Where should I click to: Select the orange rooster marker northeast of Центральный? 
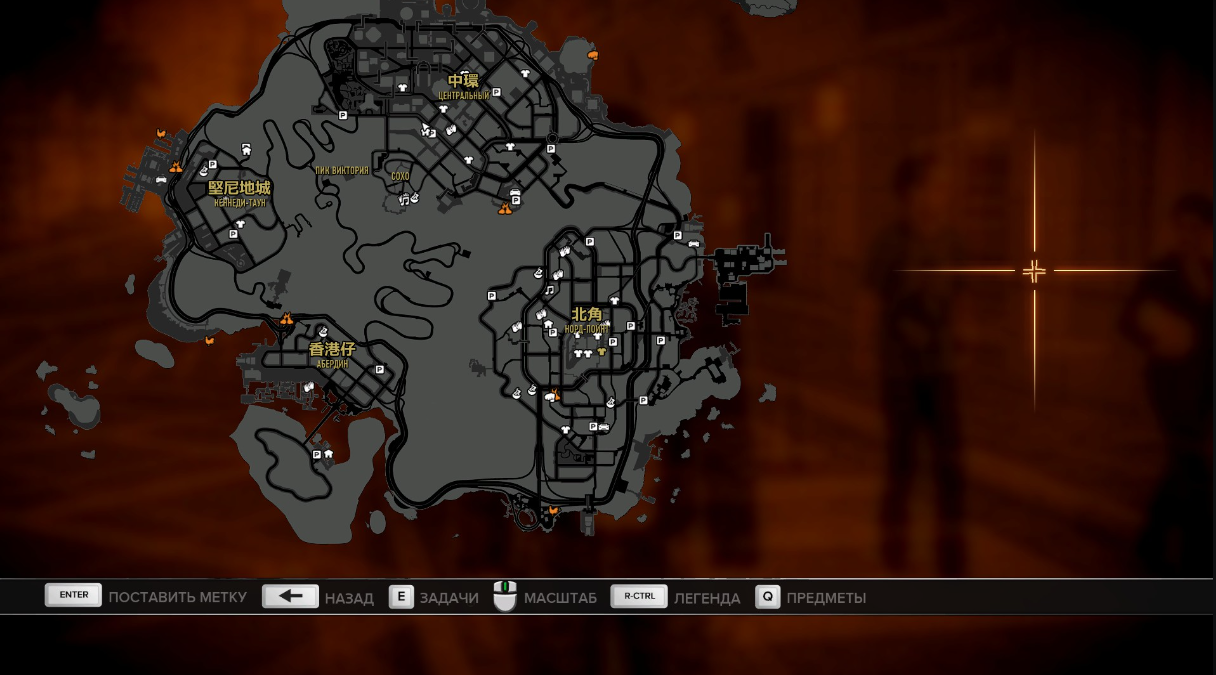[593, 54]
